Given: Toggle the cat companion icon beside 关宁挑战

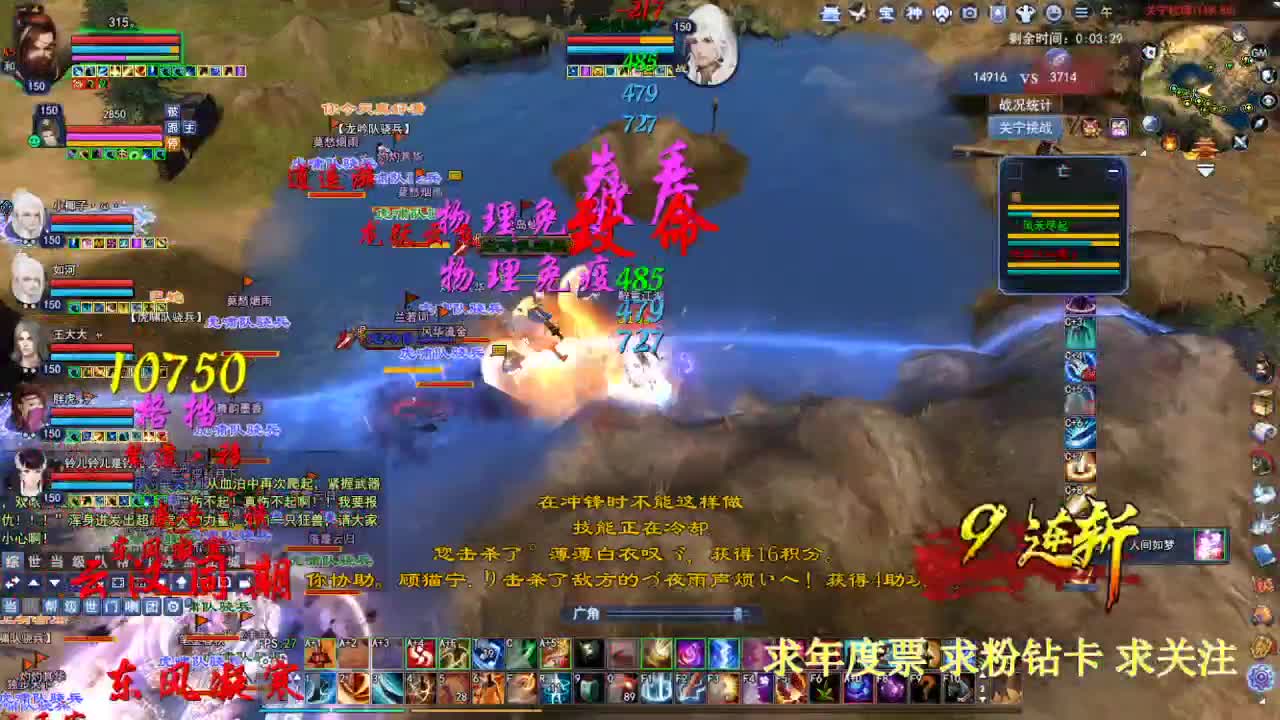Looking at the screenshot, I should (x=1091, y=127).
